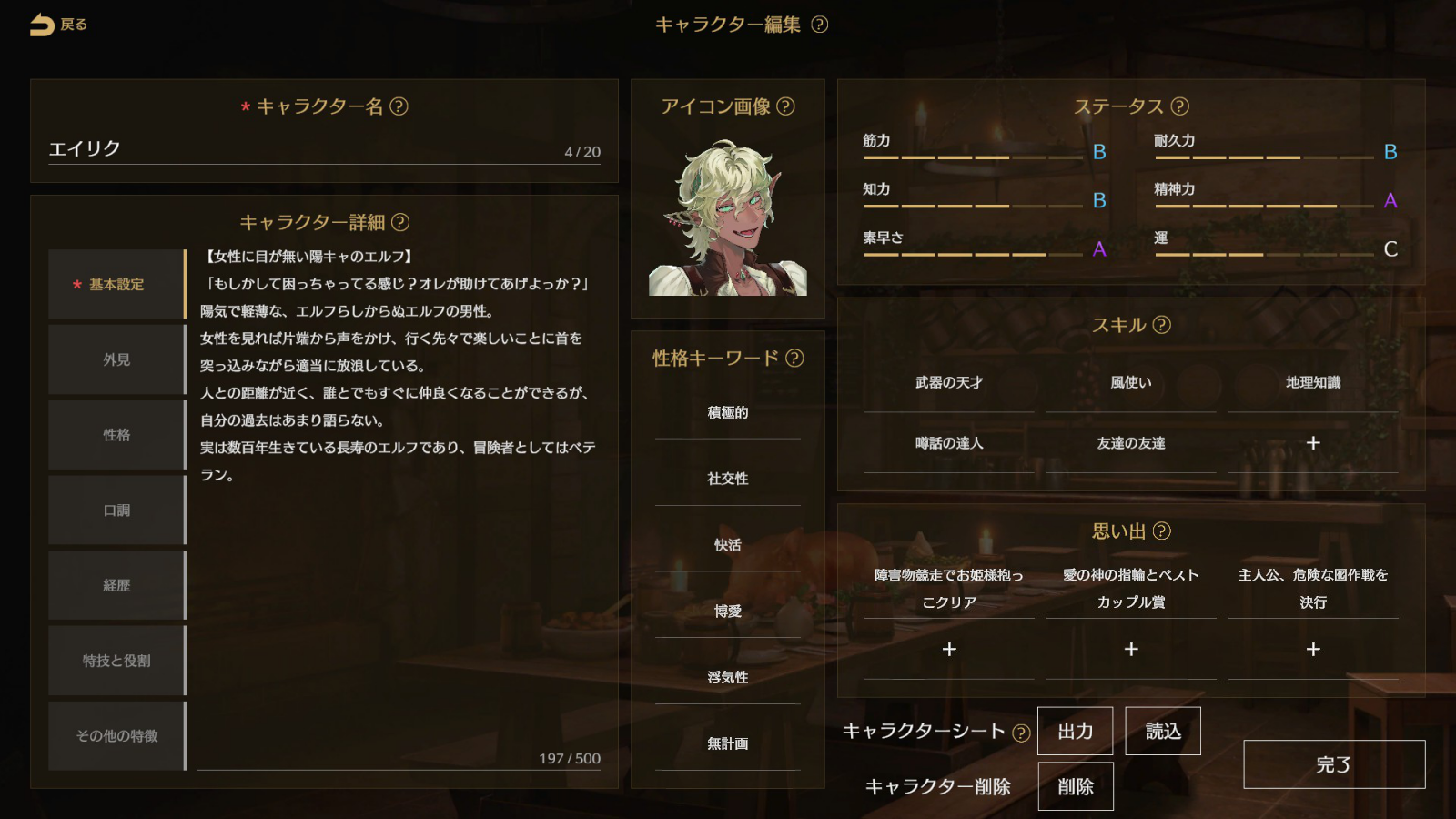Open help for アイコン画像

784,106
